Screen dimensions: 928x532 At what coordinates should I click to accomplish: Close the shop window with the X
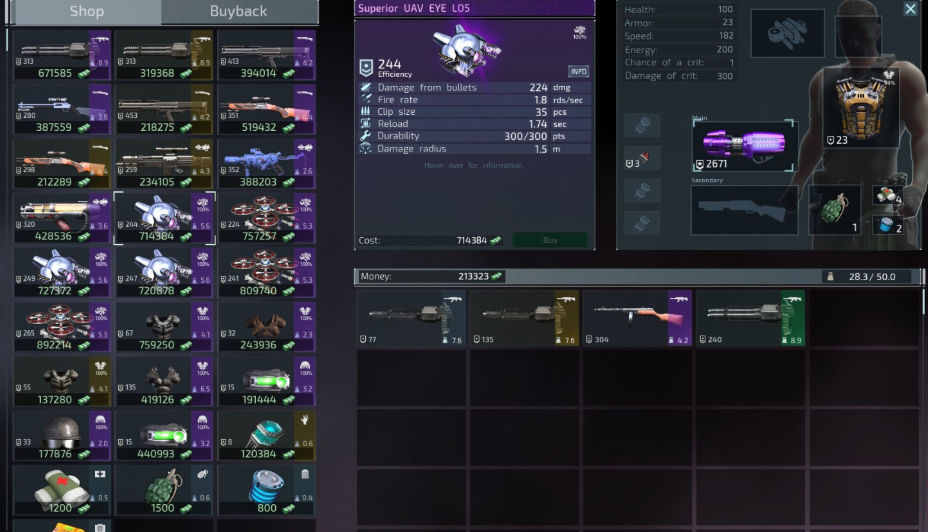[x=910, y=9]
